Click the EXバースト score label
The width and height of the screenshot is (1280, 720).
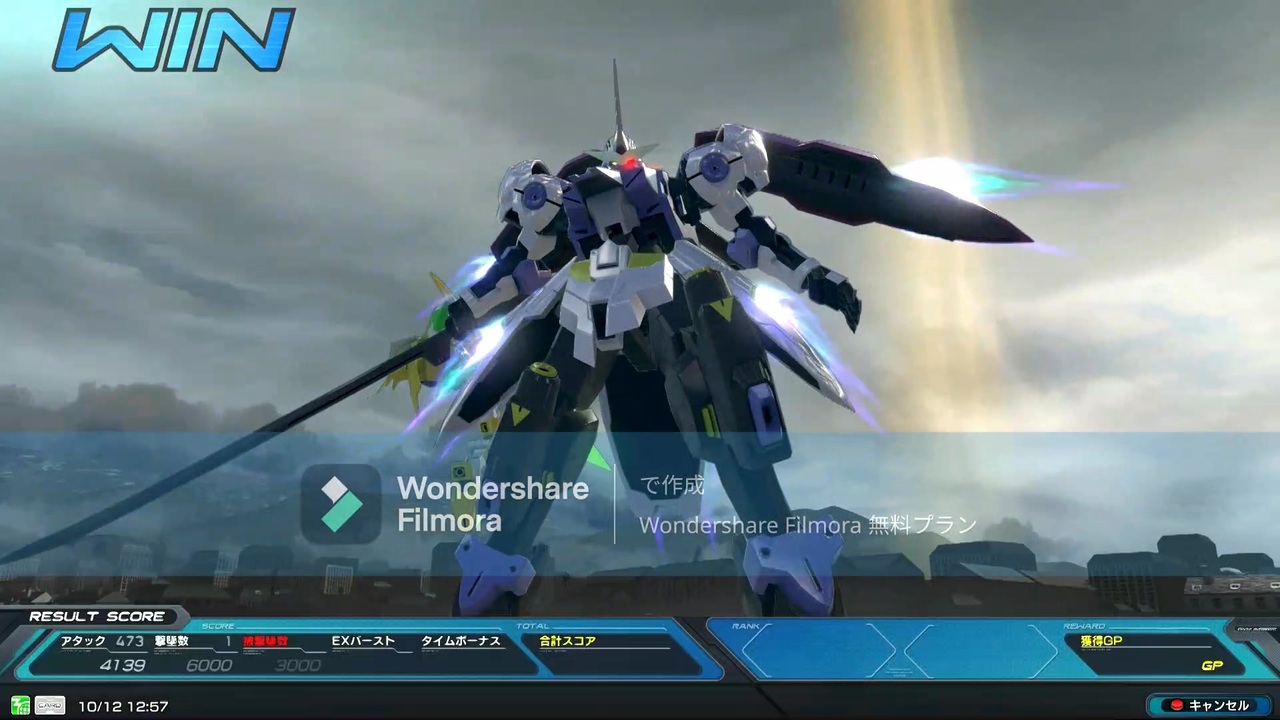[x=362, y=641]
